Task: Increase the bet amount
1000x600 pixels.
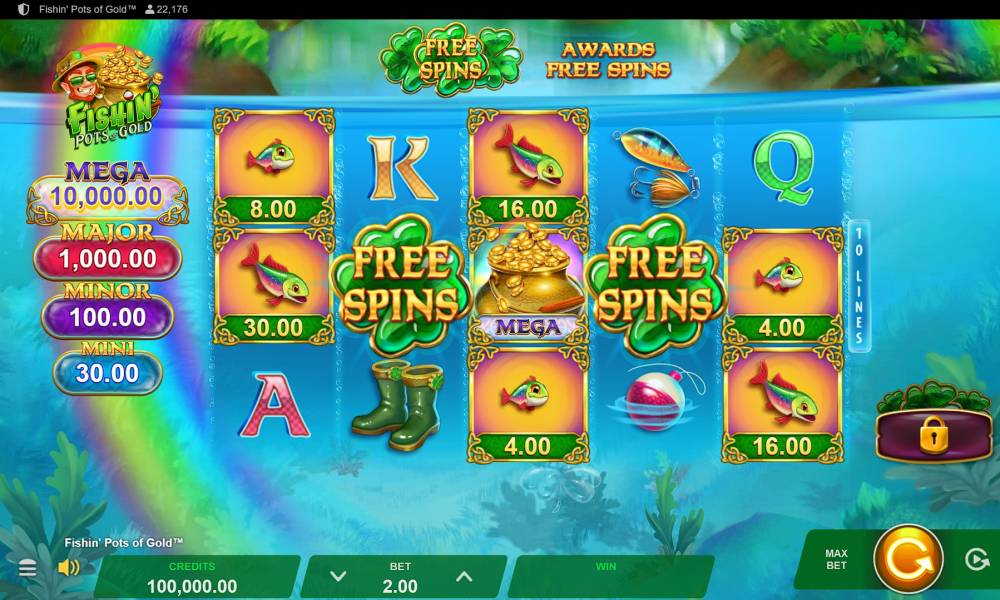Action: click(x=463, y=576)
